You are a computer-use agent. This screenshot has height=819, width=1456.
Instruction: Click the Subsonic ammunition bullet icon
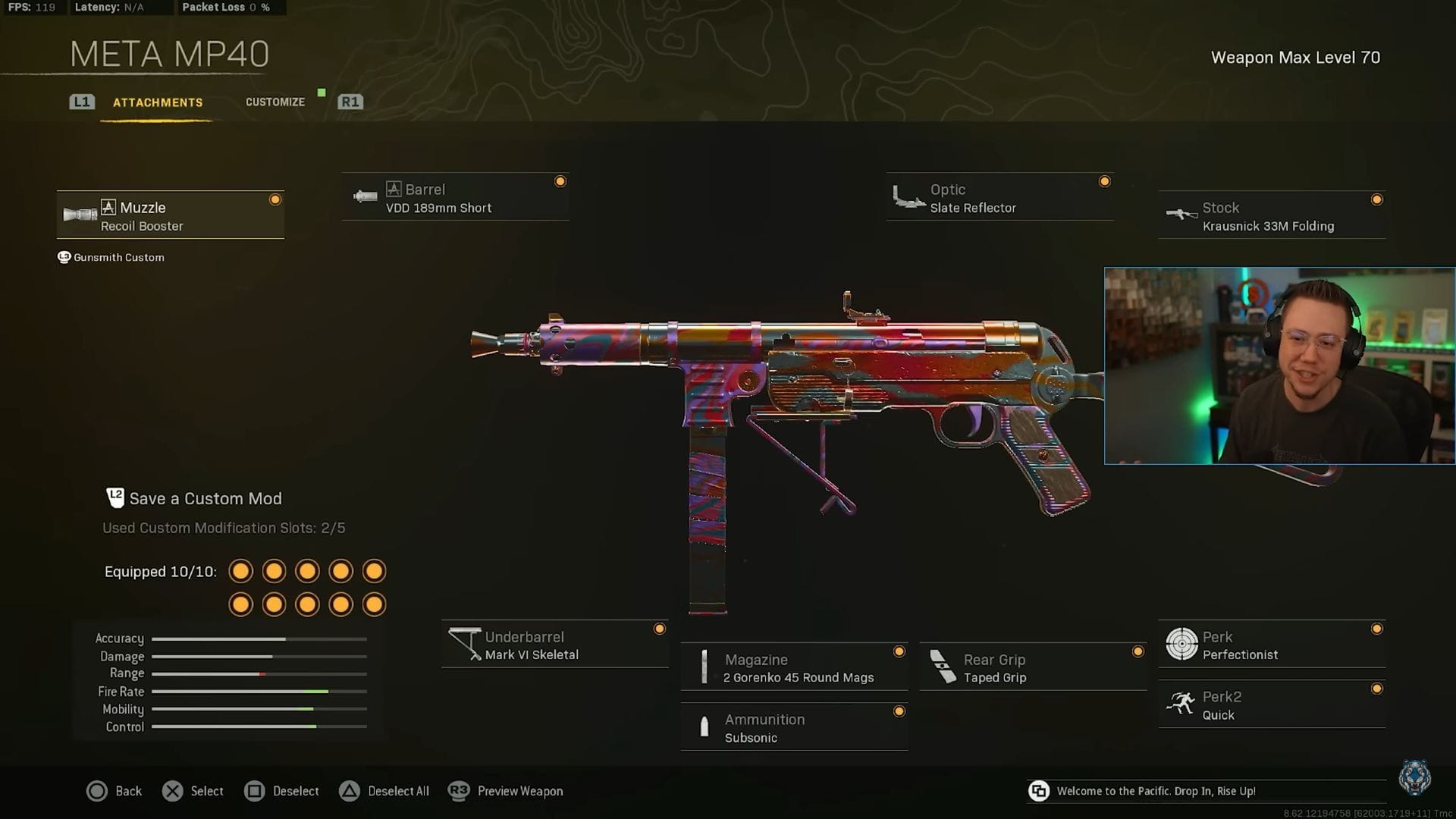[x=704, y=726]
